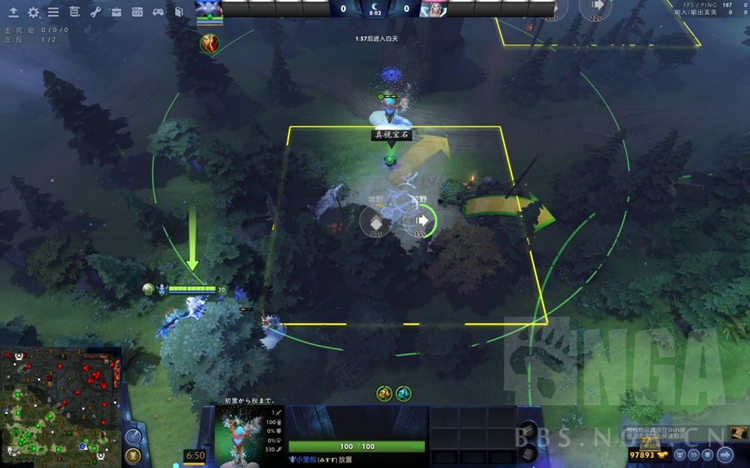This screenshot has width=750, height=468.
Task: Click the gamepad icon in the top bar
Action: click(157, 12)
